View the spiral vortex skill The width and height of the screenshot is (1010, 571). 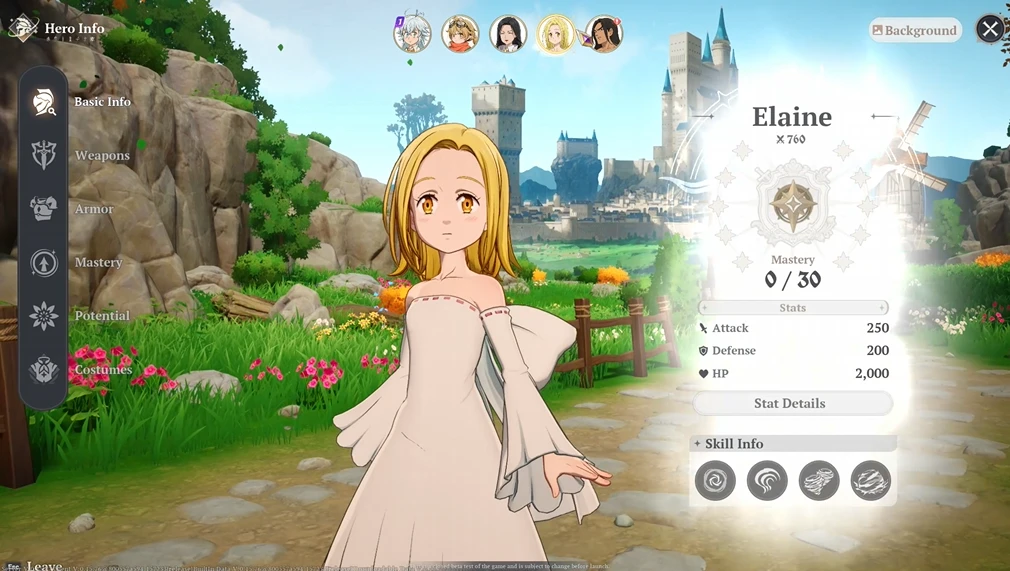tap(715, 481)
